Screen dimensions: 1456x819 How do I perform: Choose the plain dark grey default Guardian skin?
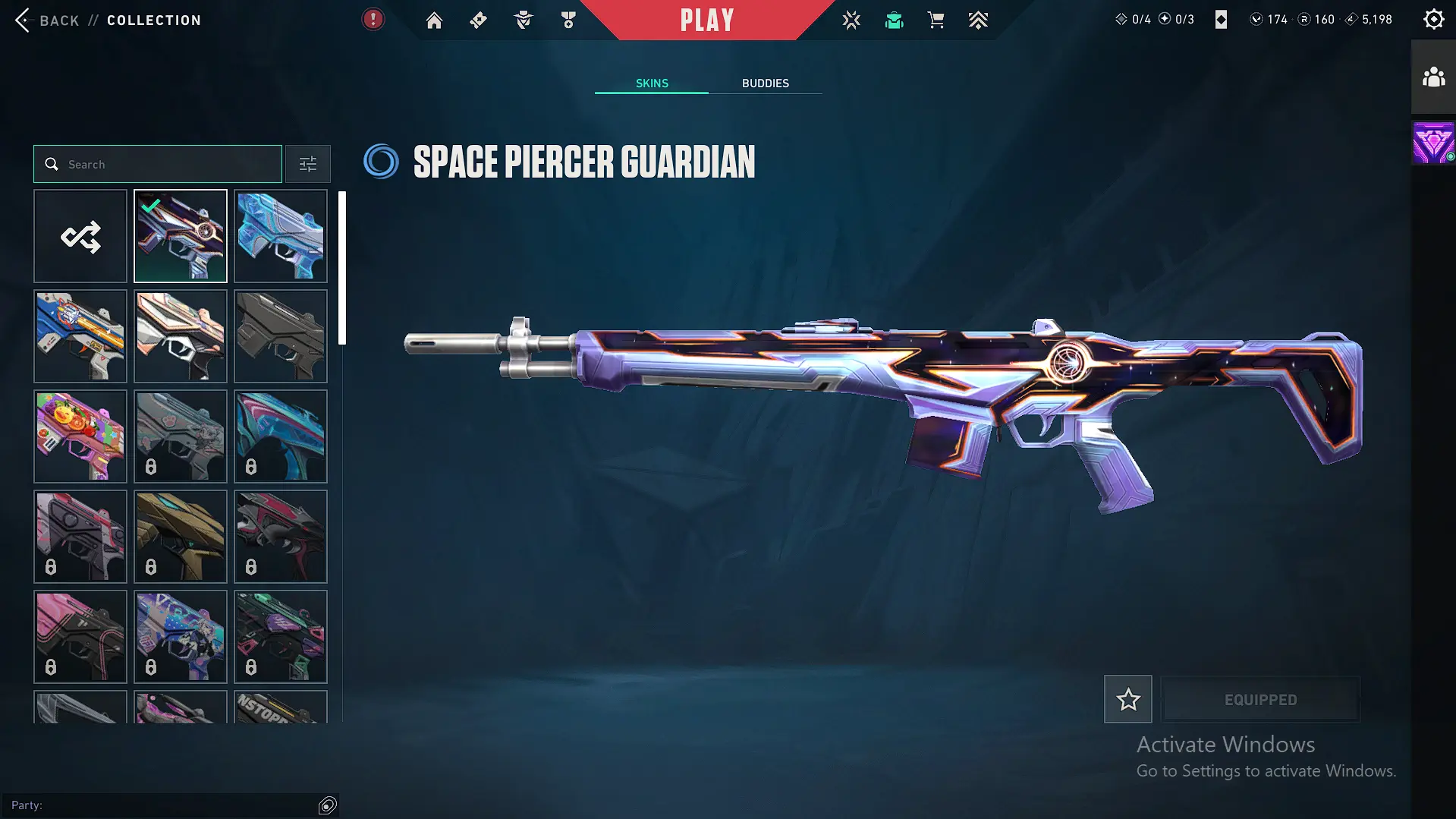click(x=281, y=336)
